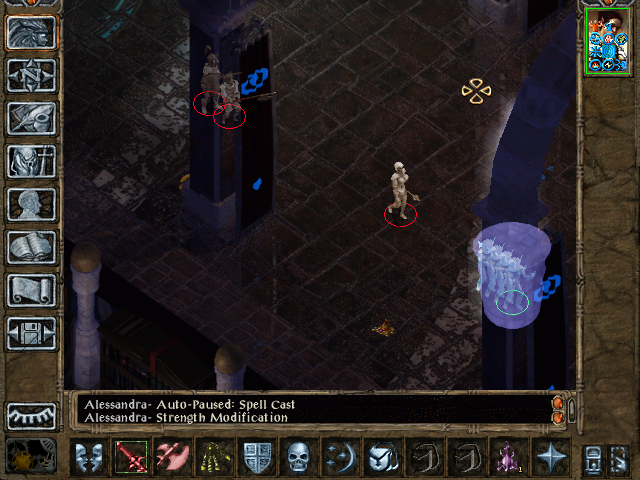Open the priest scroll screen
This screenshot has height=480, width=640.
tap(31, 290)
